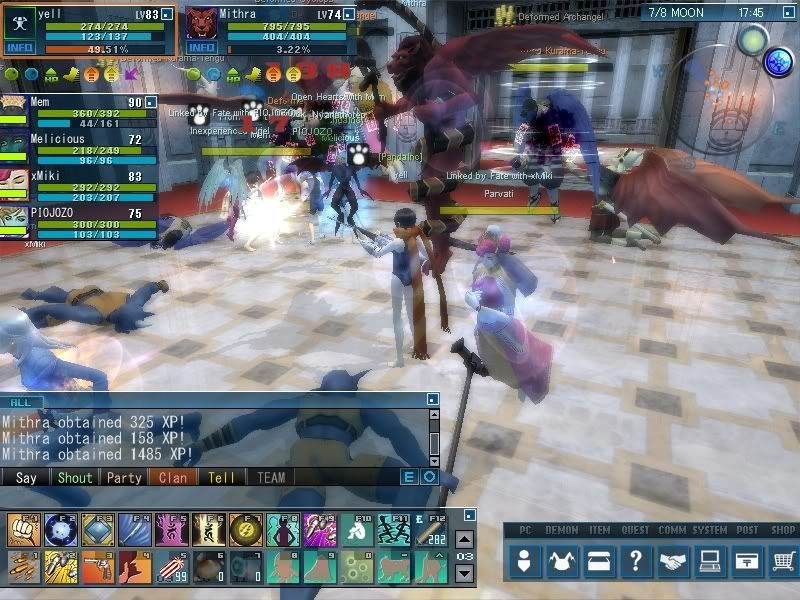Select the Party chat channel

(124, 478)
